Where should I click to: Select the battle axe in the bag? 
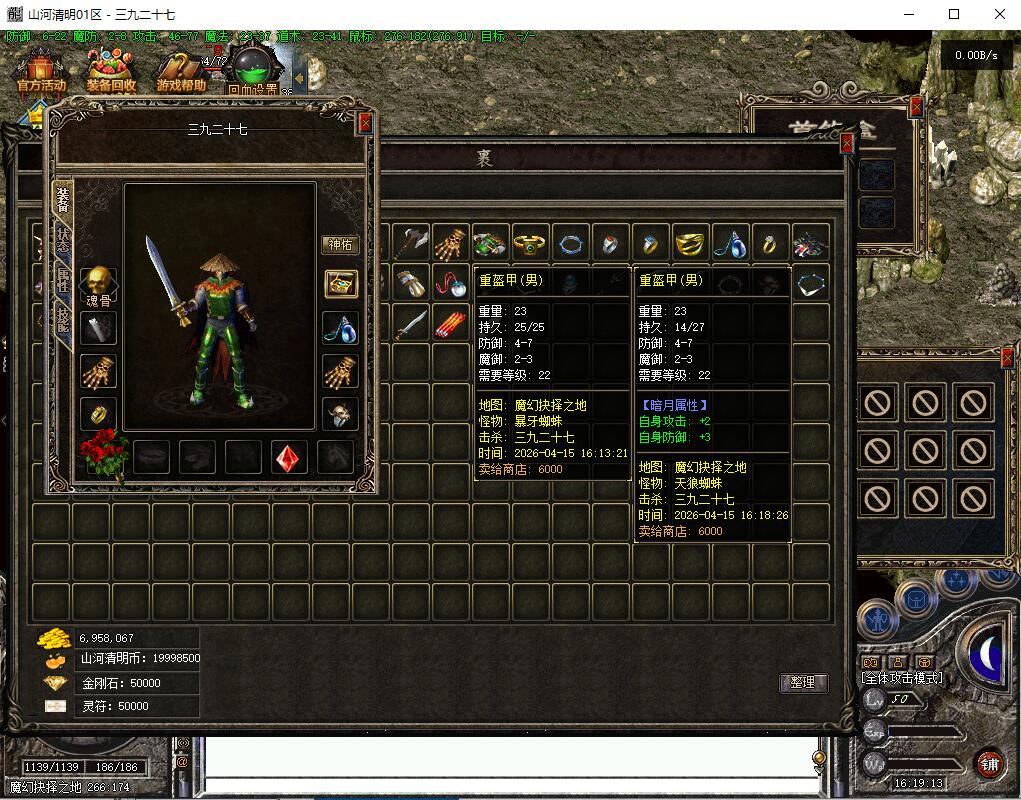(x=410, y=243)
